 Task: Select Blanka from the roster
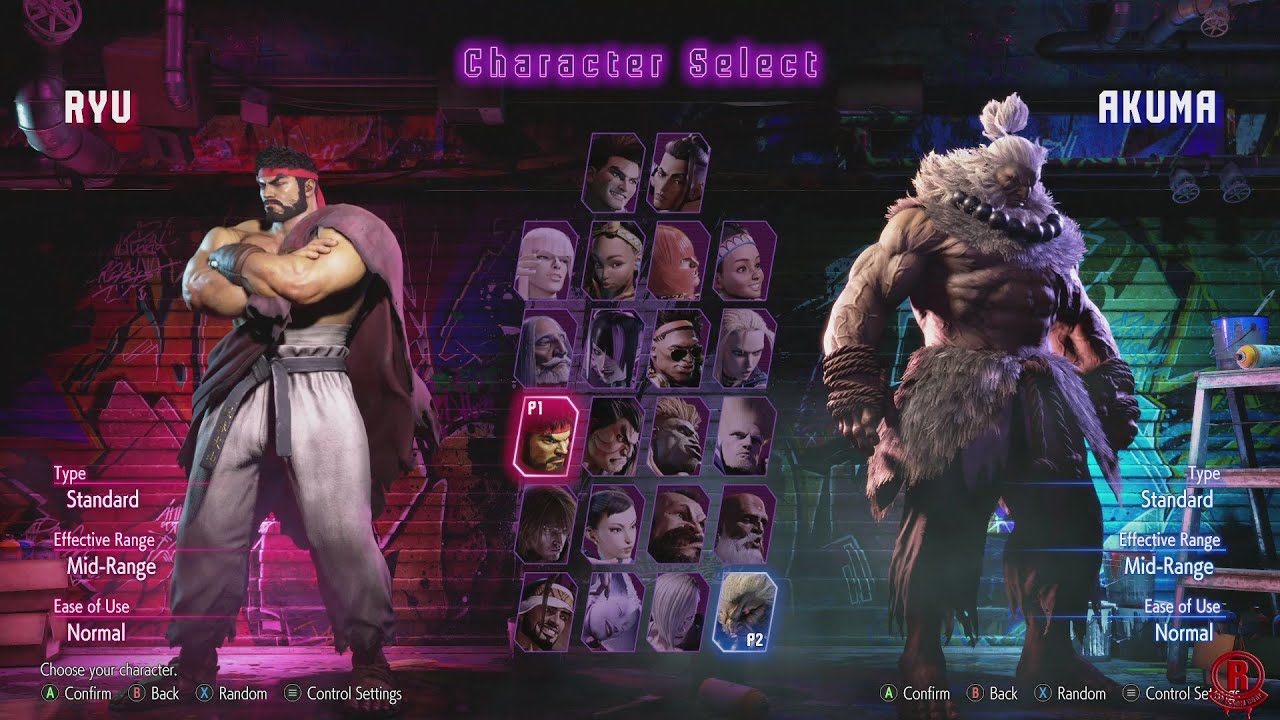[679, 437]
